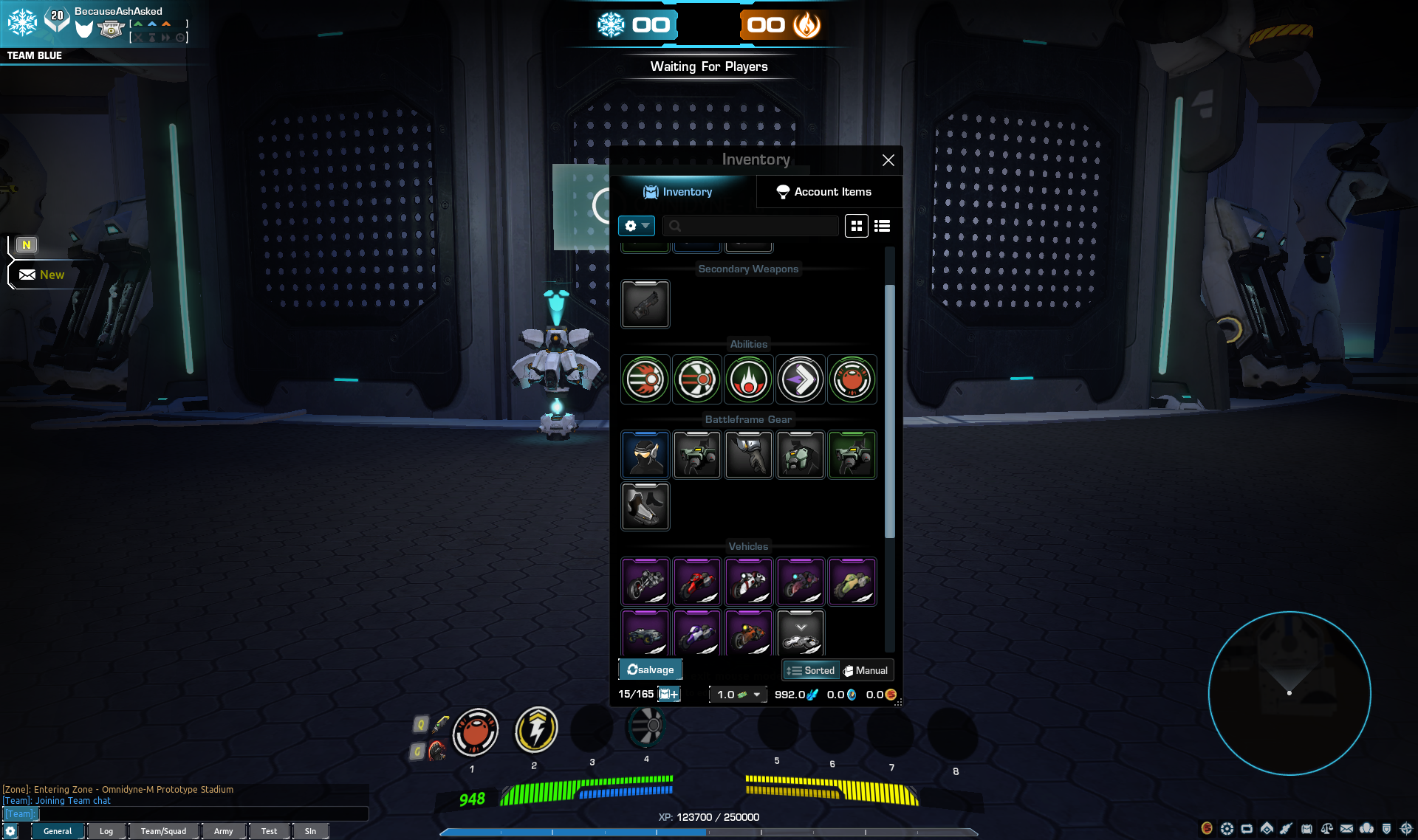Viewport: 1418px width, 840px height.
Task: Choose Manual inventory ordering
Action: pos(866,670)
